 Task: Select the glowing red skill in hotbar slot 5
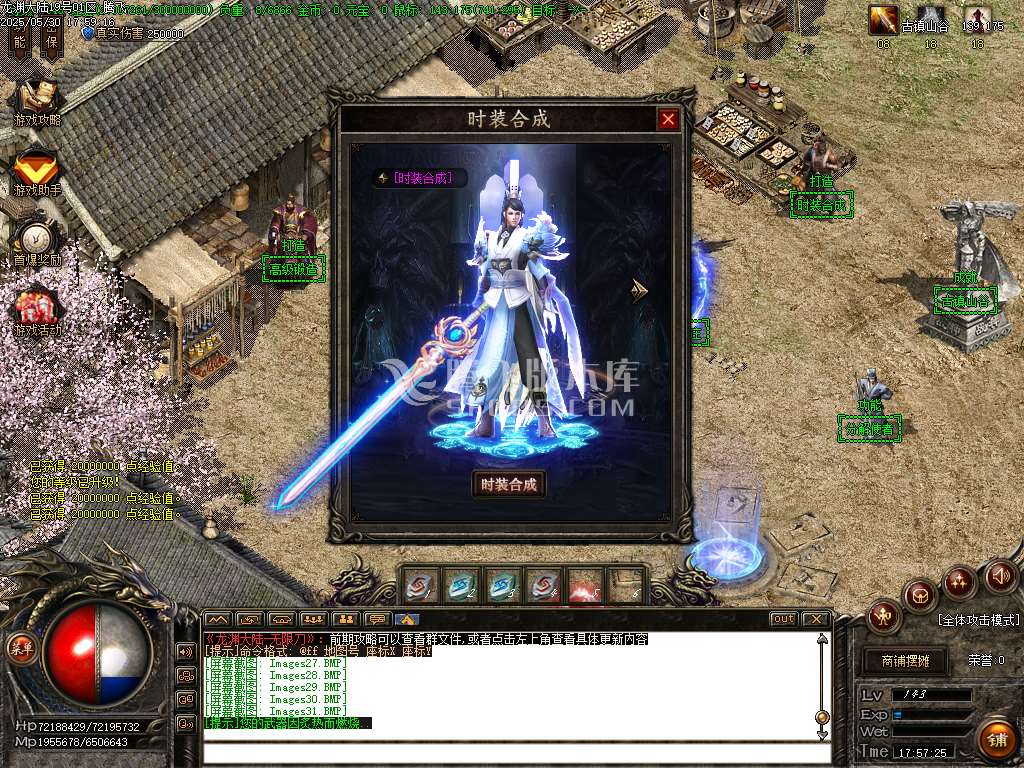pos(585,585)
